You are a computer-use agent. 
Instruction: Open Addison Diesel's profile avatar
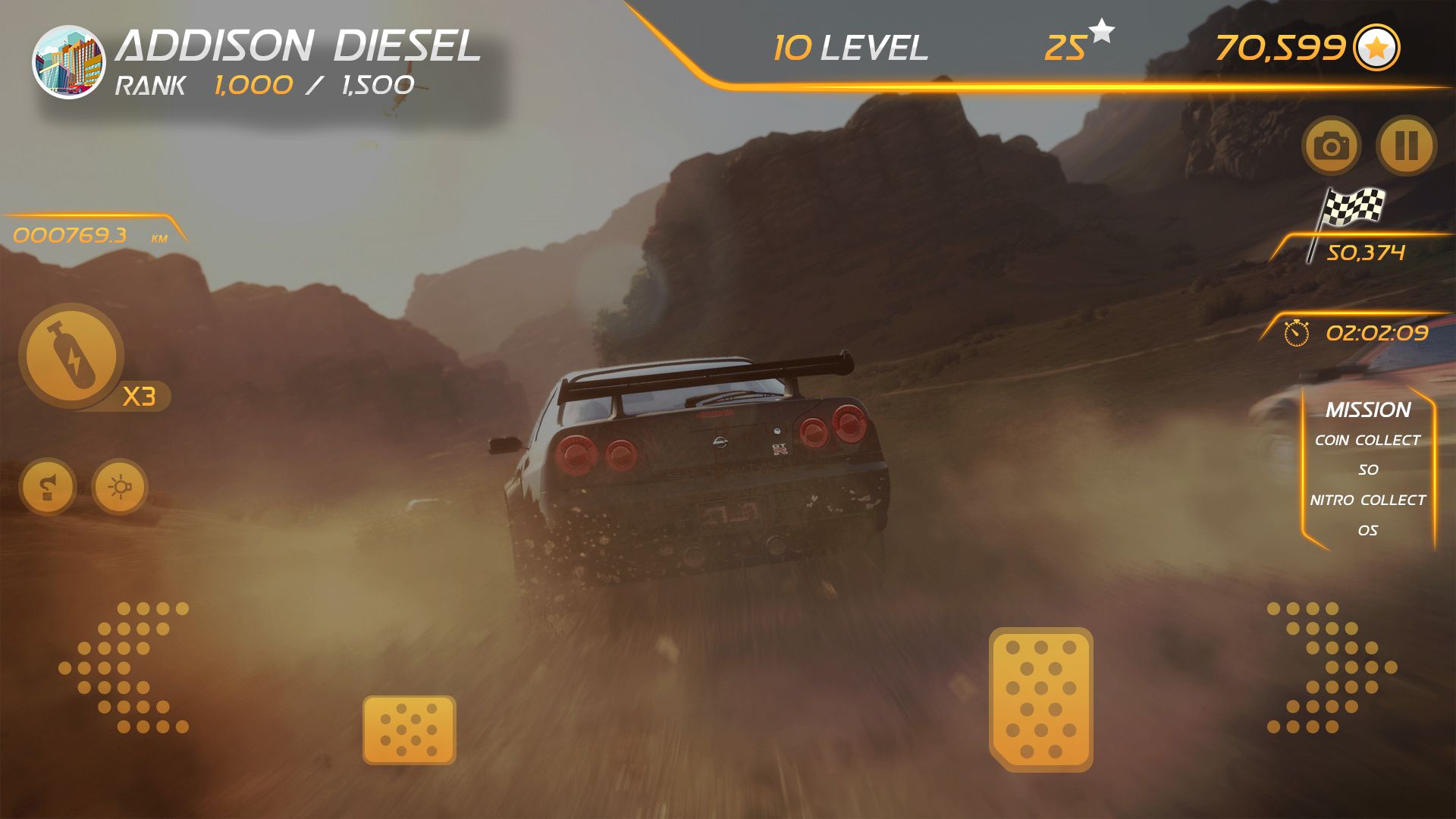68,62
